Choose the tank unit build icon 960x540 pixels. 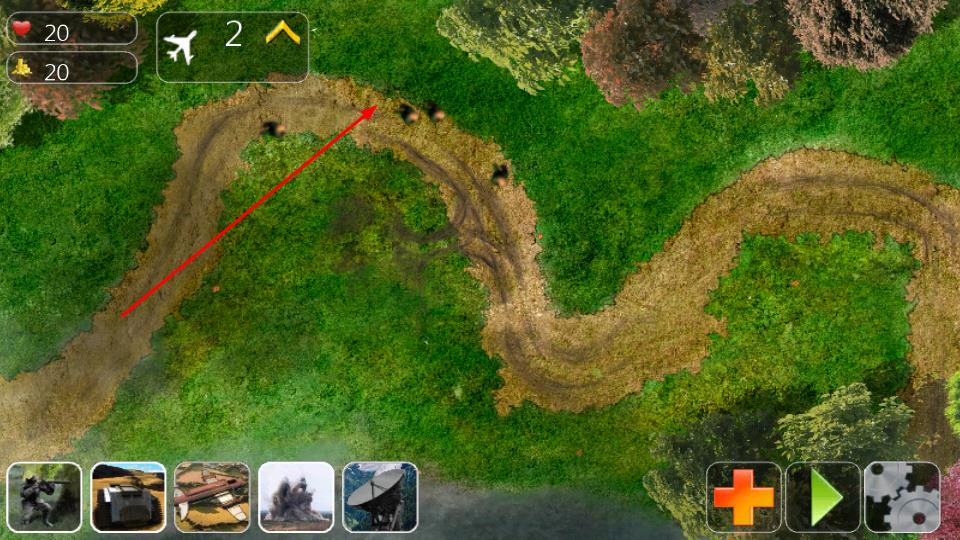pos(128,497)
